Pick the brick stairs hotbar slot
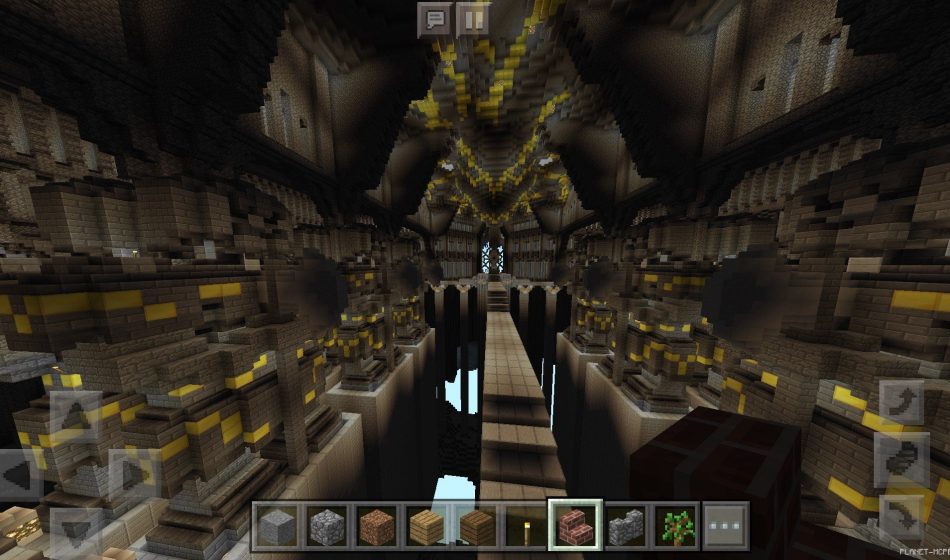The width and height of the screenshot is (950, 560). pos(575,525)
